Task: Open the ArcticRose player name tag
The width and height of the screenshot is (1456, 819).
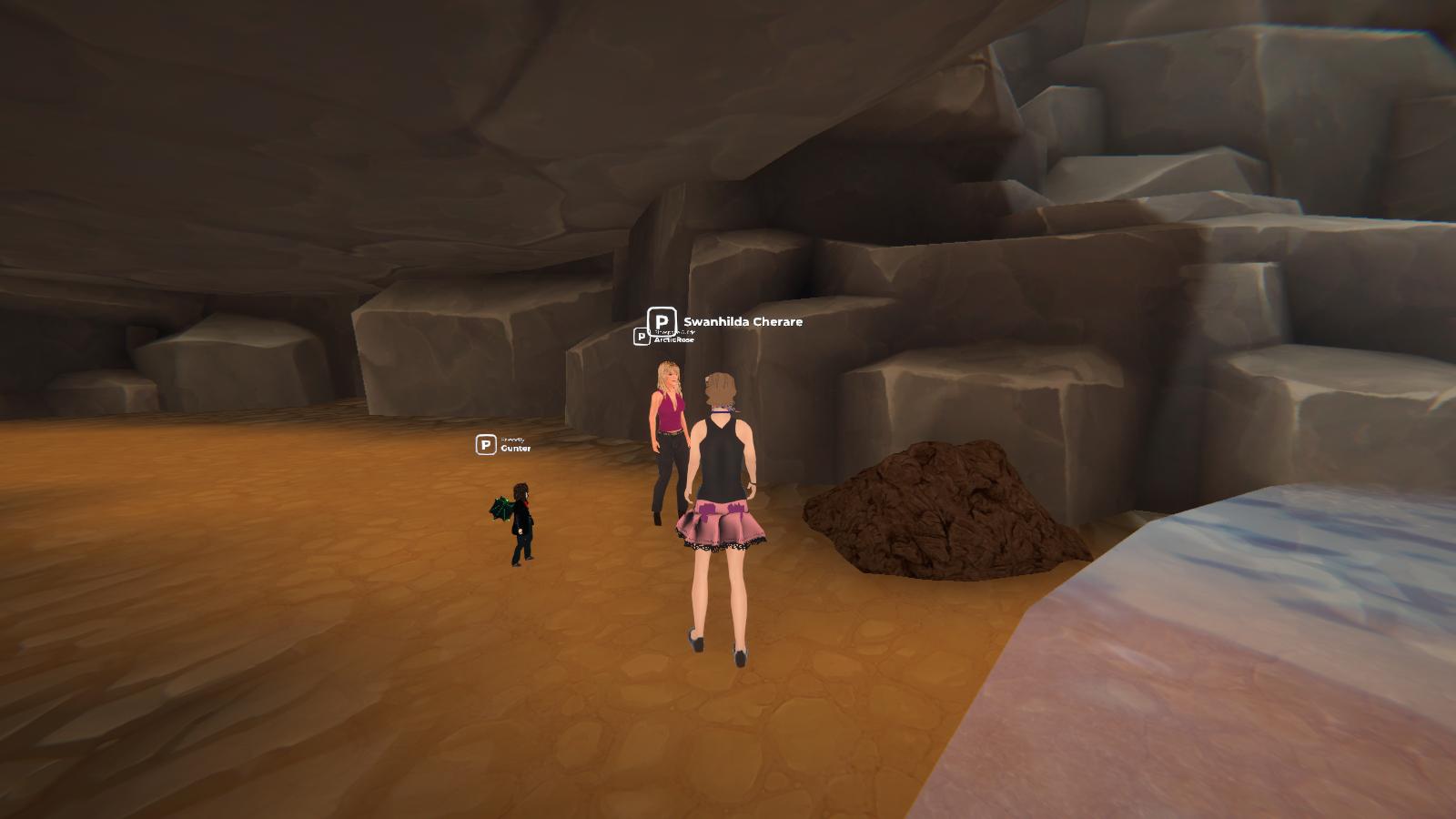Action: pos(672,339)
